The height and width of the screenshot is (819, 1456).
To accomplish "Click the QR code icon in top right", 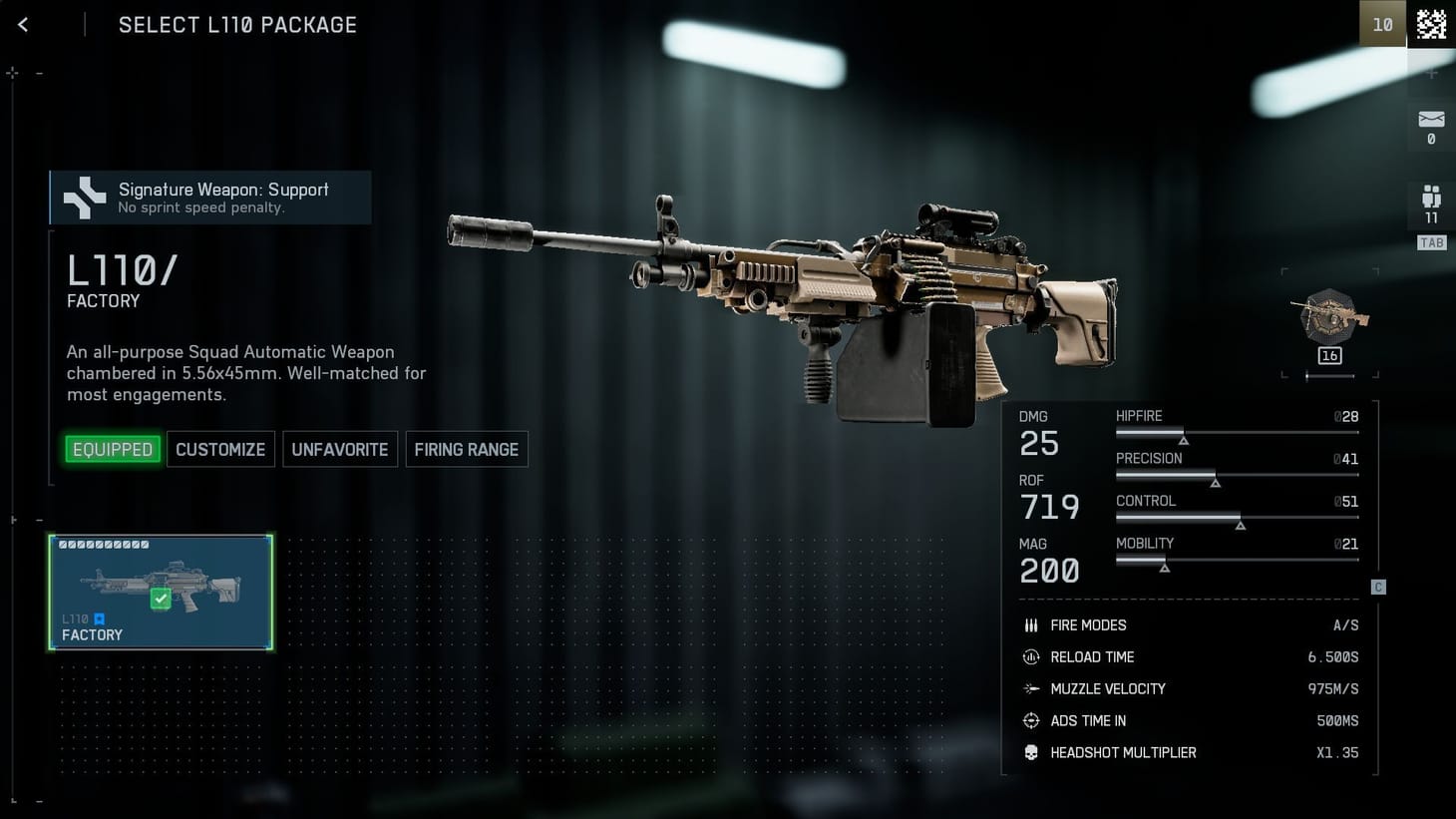I will click(1430, 22).
